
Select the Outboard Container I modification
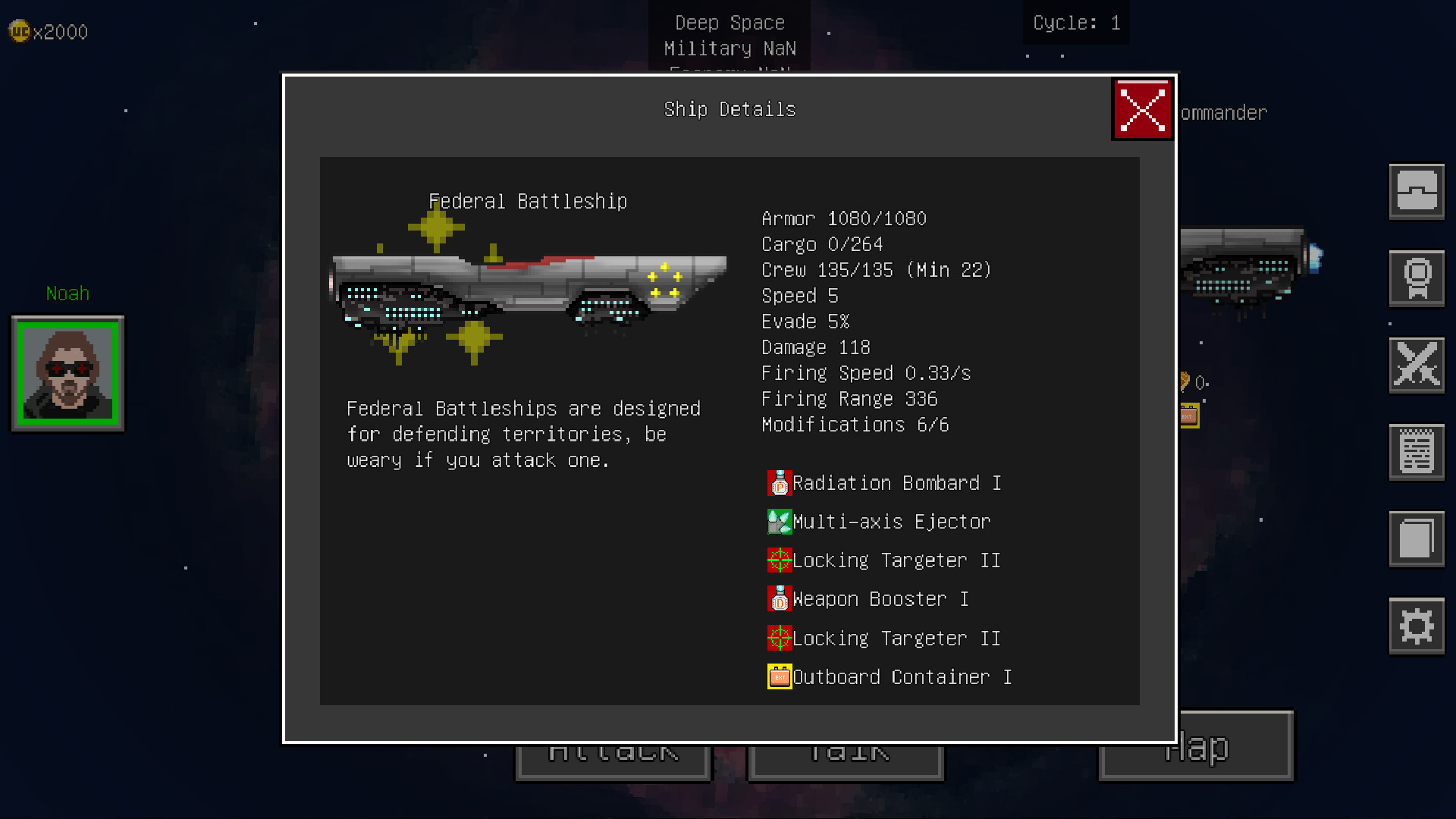click(x=890, y=676)
